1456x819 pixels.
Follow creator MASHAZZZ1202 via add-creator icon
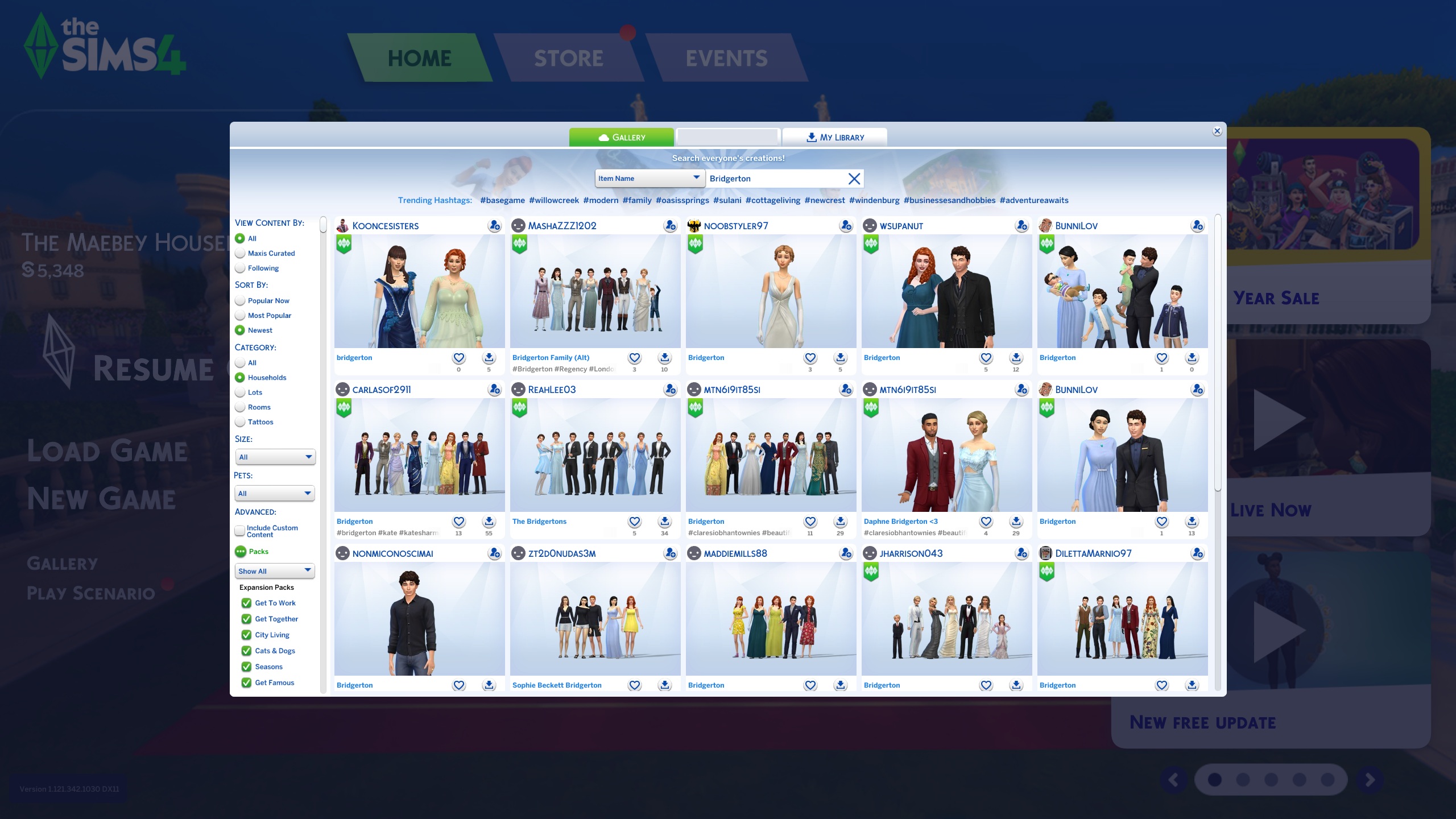click(x=671, y=225)
